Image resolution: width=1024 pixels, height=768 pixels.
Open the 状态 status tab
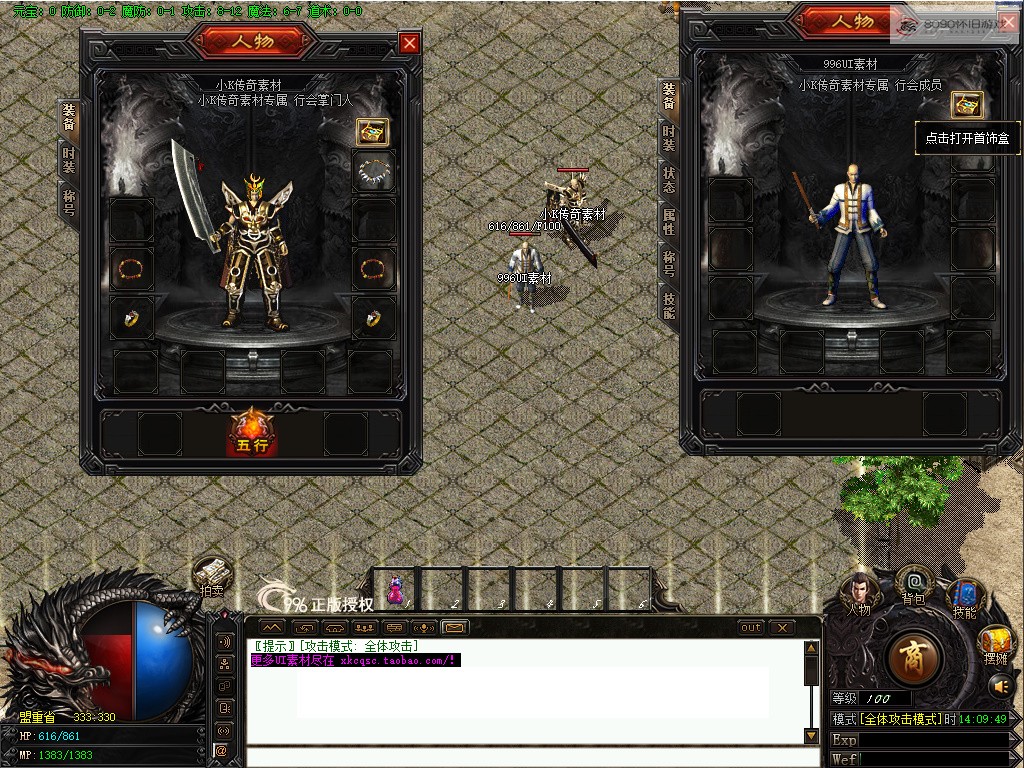click(668, 180)
